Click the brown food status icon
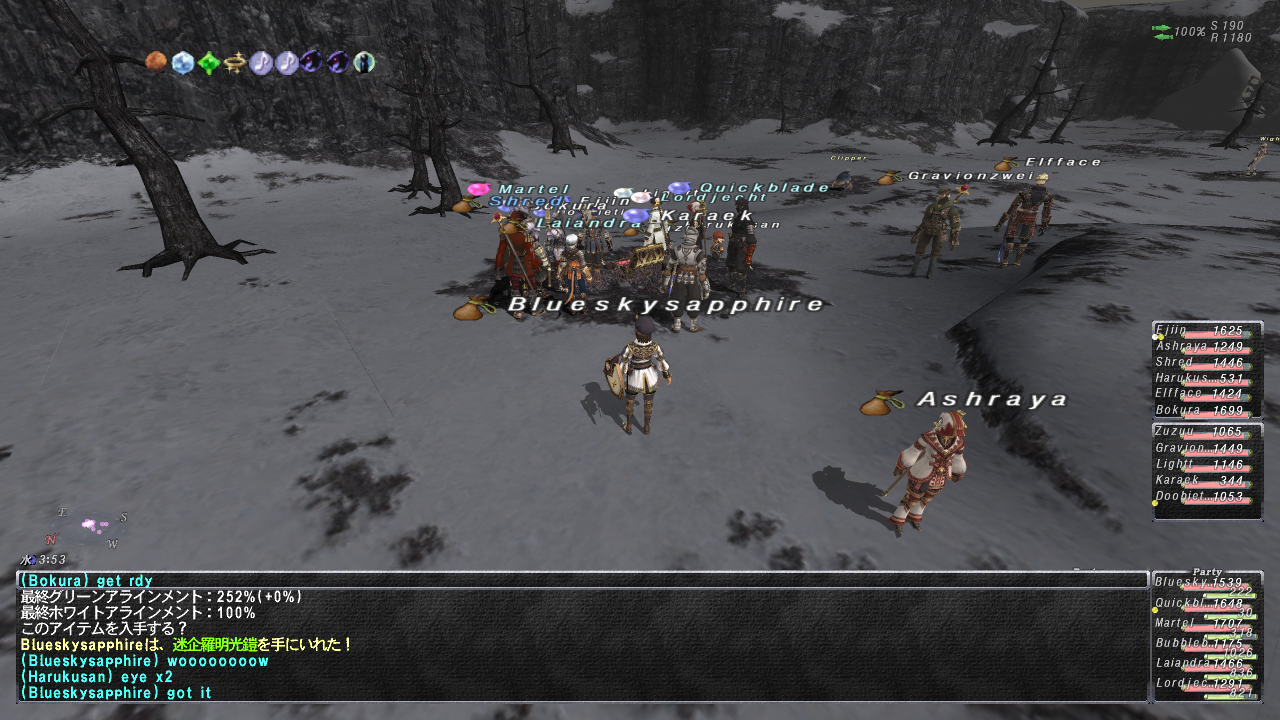Screen dimensions: 1280x720 click(155, 63)
